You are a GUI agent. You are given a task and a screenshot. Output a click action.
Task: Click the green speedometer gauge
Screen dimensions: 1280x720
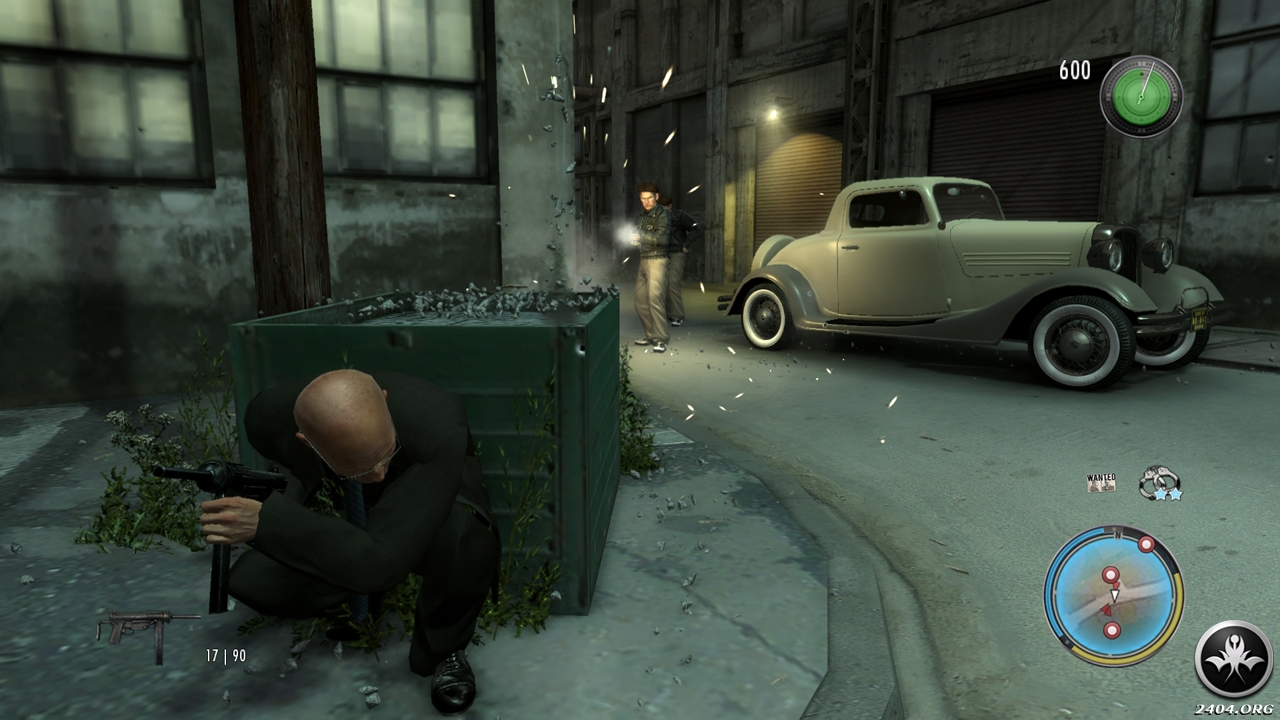[1141, 96]
